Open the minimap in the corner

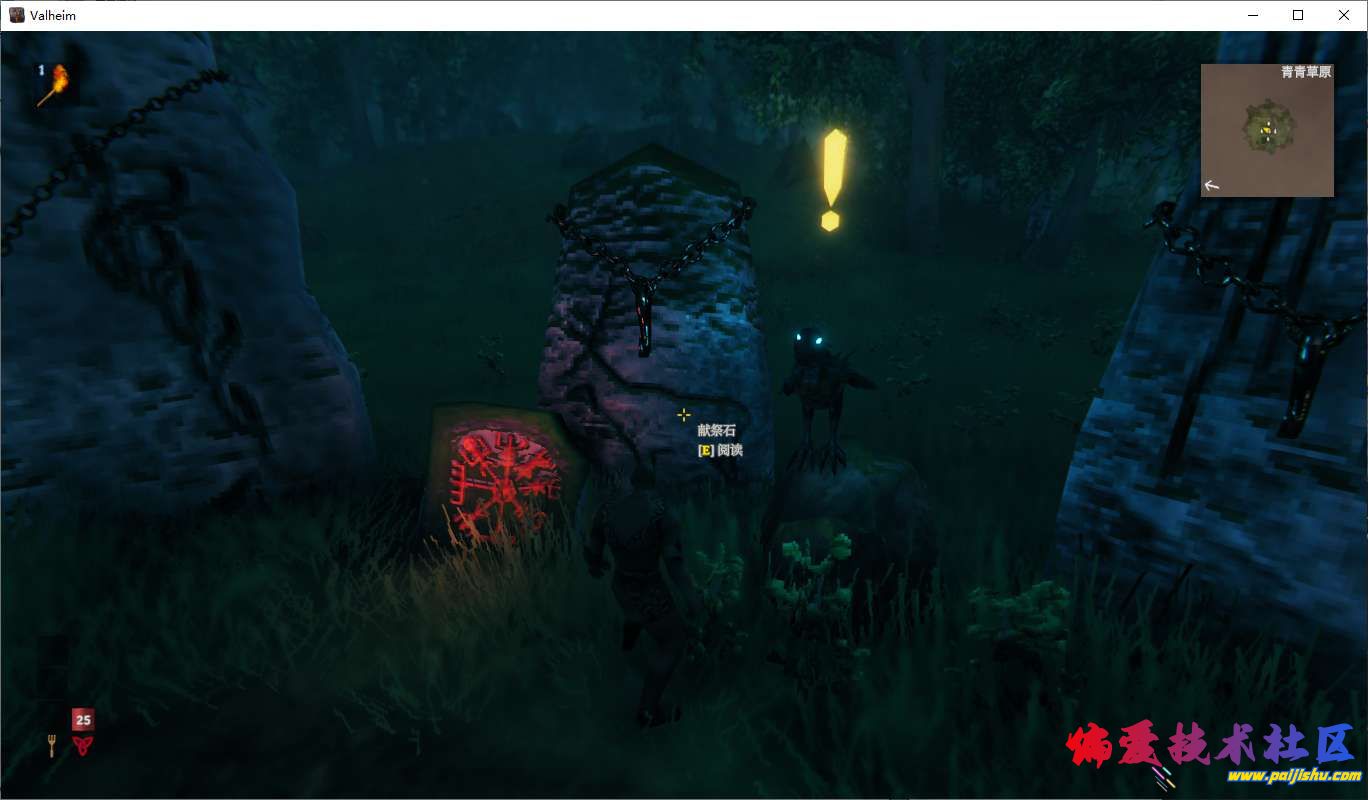(1267, 130)
